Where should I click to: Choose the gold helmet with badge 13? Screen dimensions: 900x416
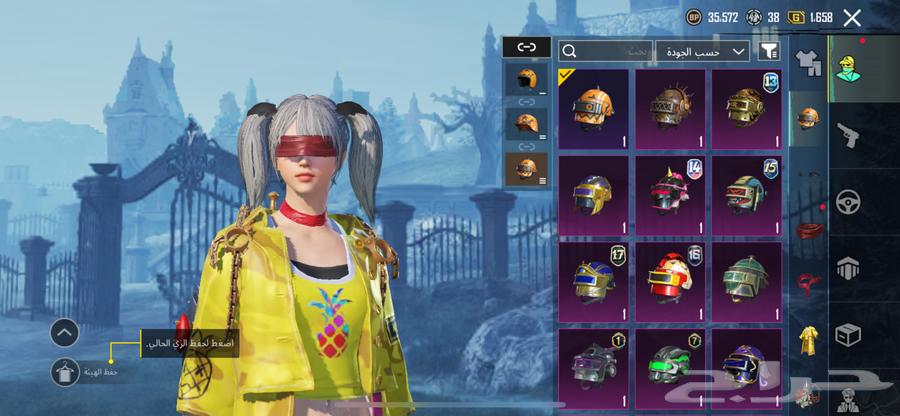tap(746, 109)
